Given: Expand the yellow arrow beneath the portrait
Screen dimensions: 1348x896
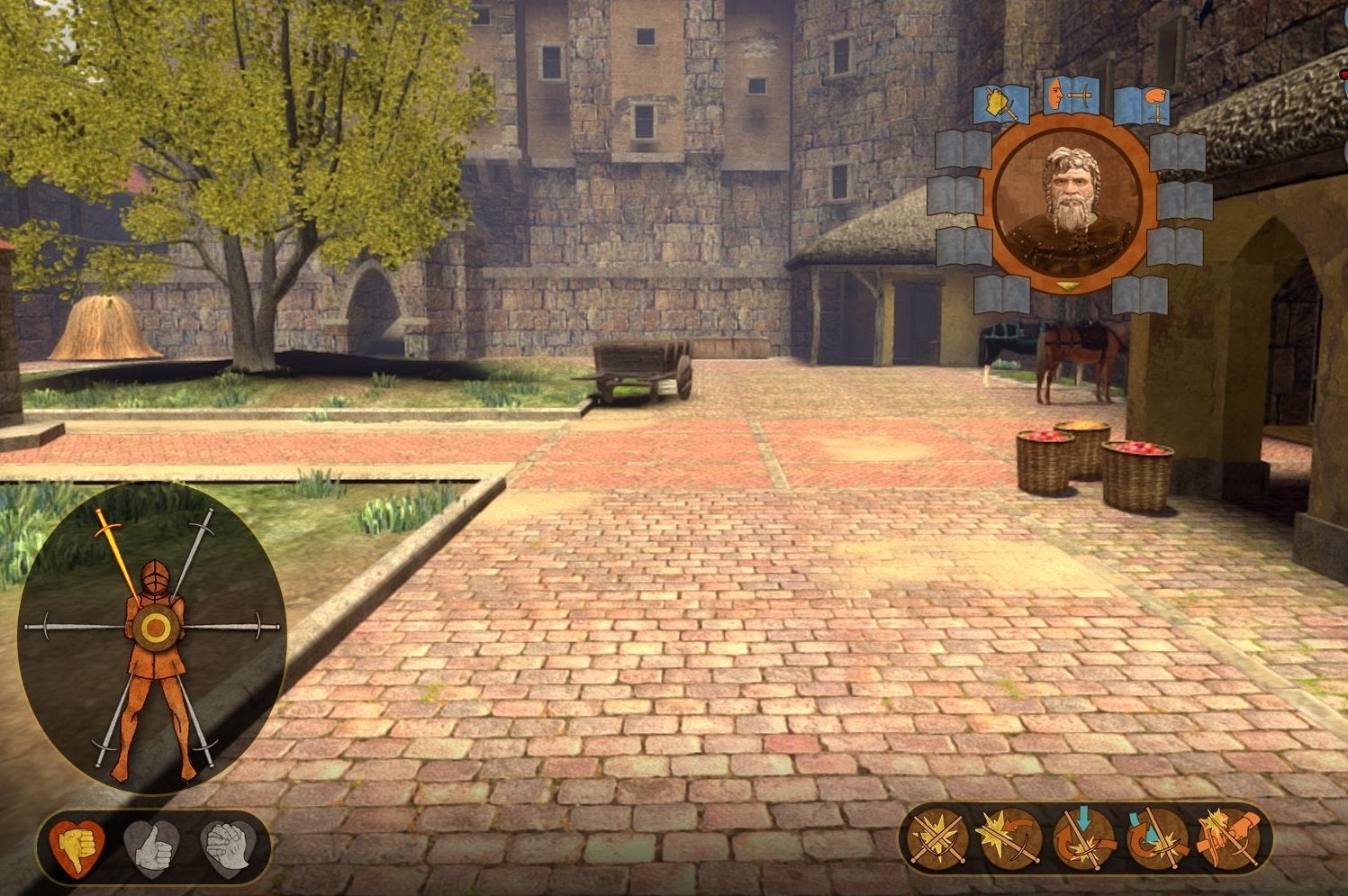Looking at the screenshot, I should 1067,286.
